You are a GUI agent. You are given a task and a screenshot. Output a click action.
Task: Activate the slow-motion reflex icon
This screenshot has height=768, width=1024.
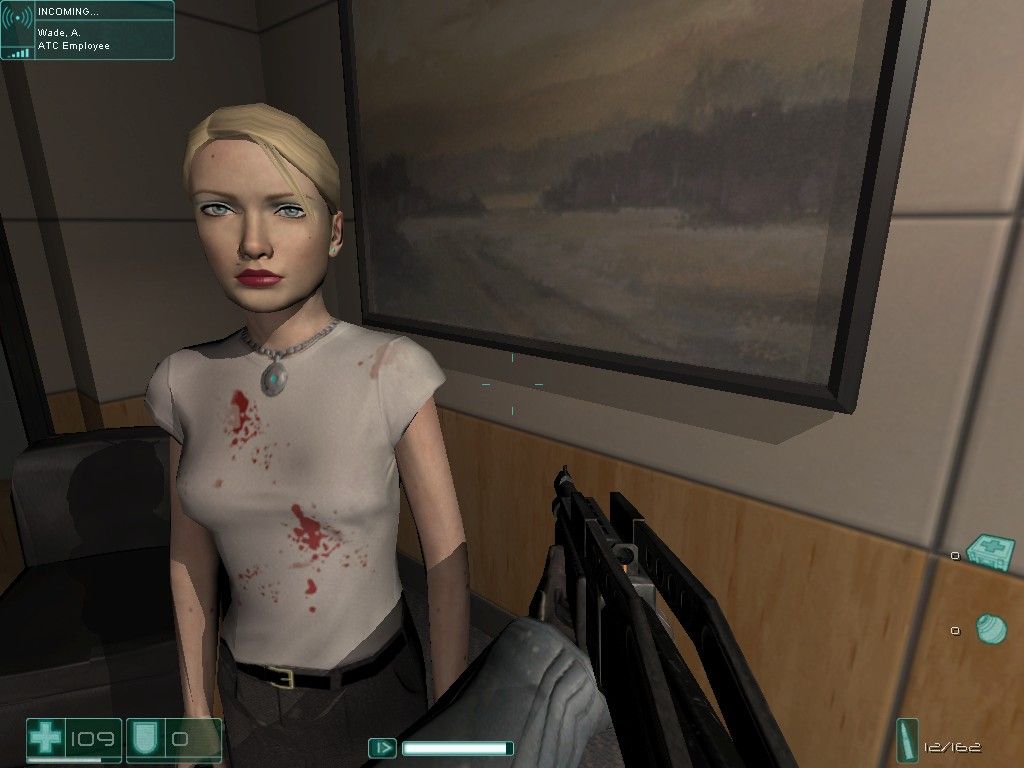tap(382, 748)
